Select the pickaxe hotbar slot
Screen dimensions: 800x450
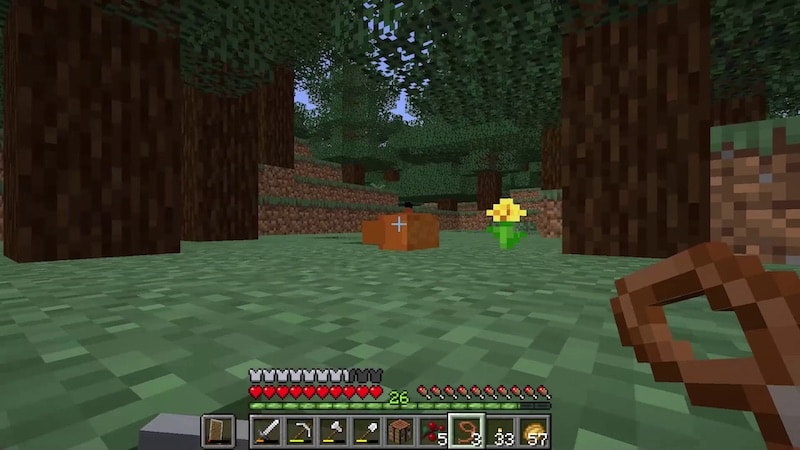coord(299,432)
